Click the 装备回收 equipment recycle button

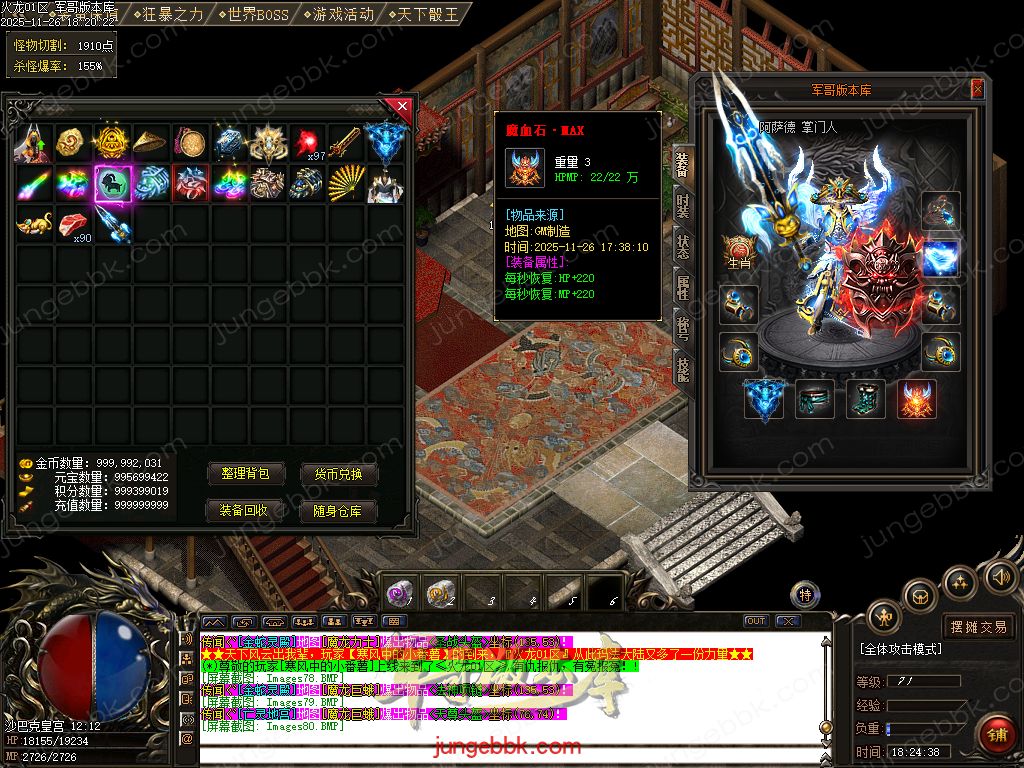point(245,510)
